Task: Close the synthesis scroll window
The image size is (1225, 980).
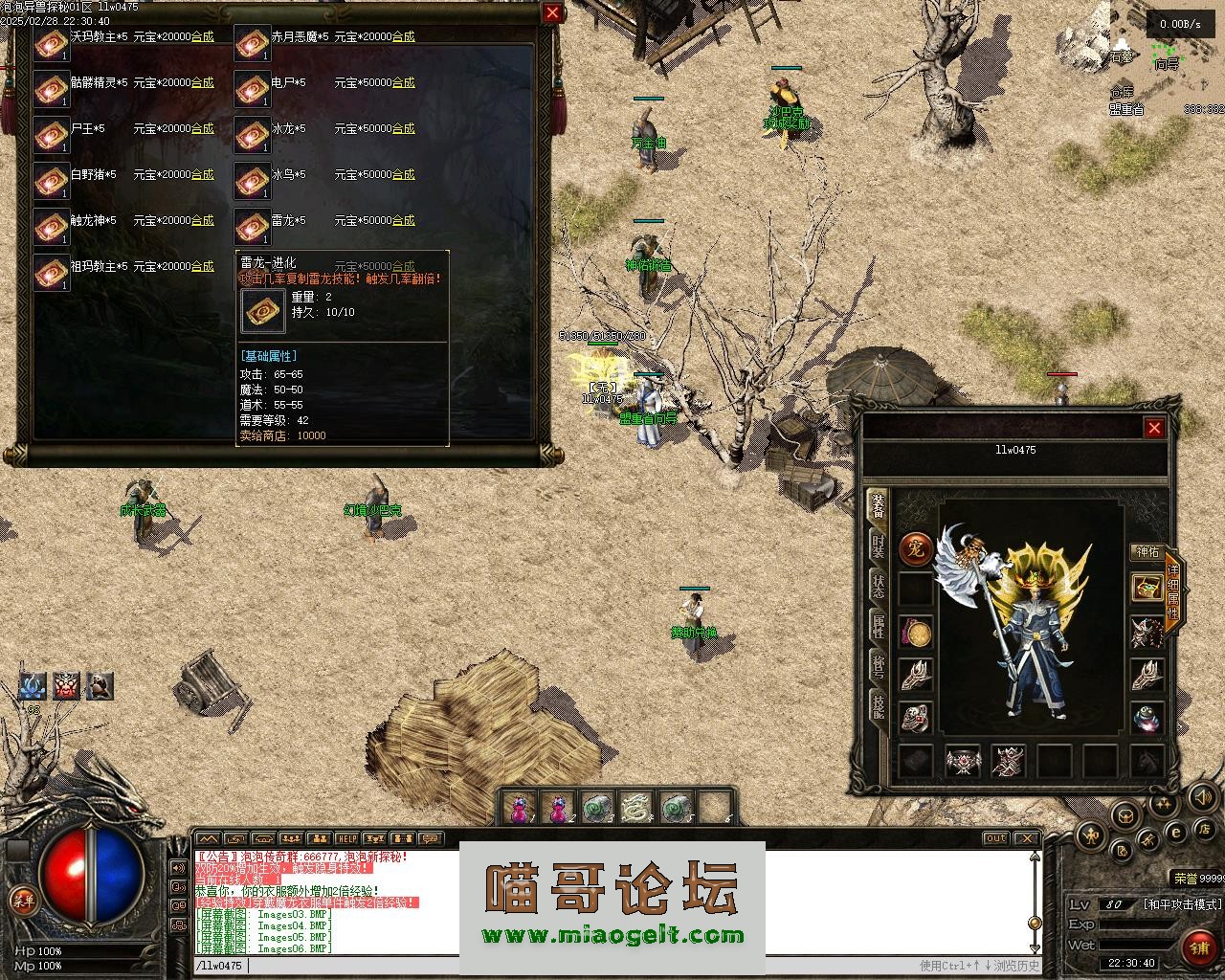Action: point(552,12)
